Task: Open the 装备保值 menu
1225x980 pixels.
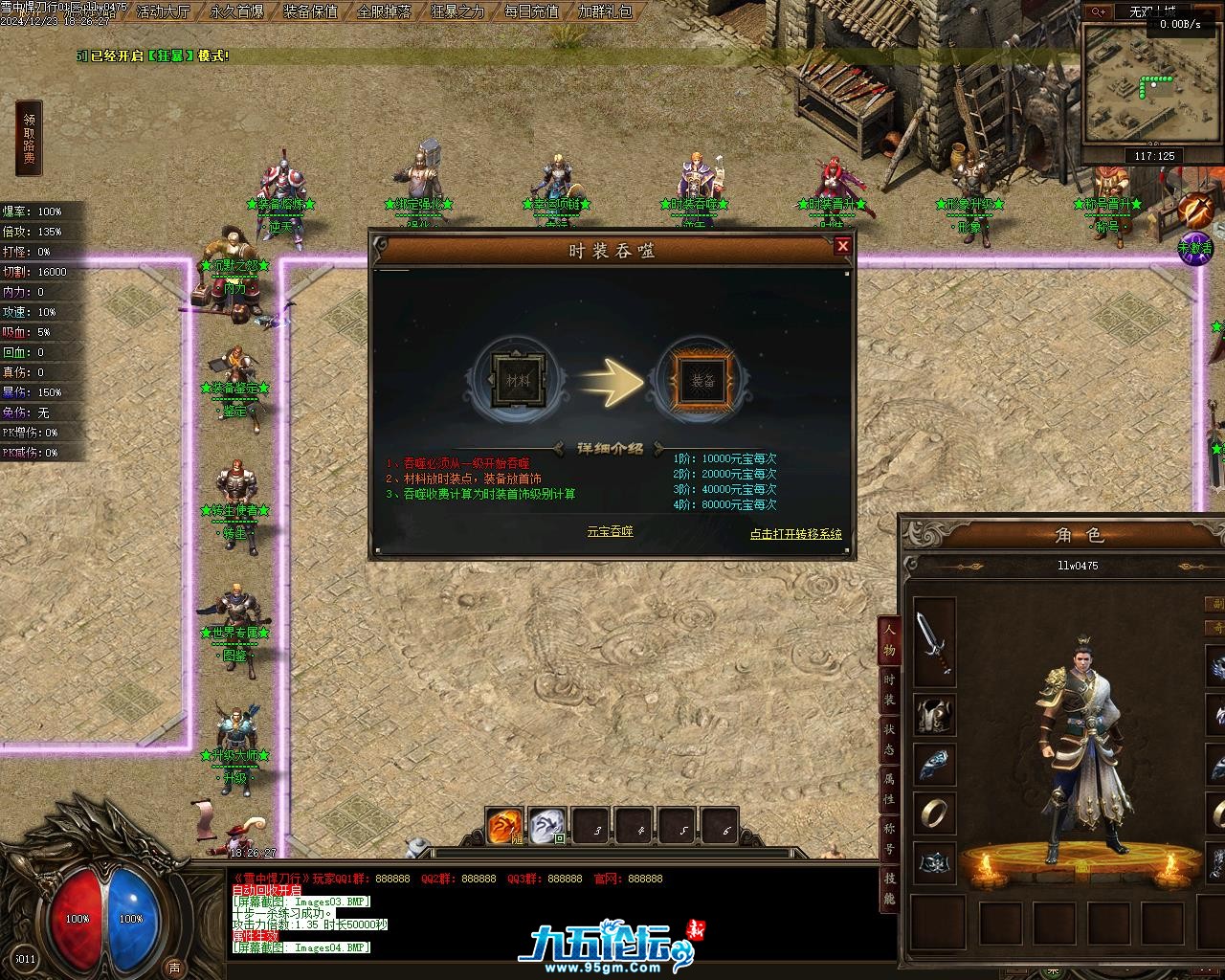Action: [x=311, y=11]
